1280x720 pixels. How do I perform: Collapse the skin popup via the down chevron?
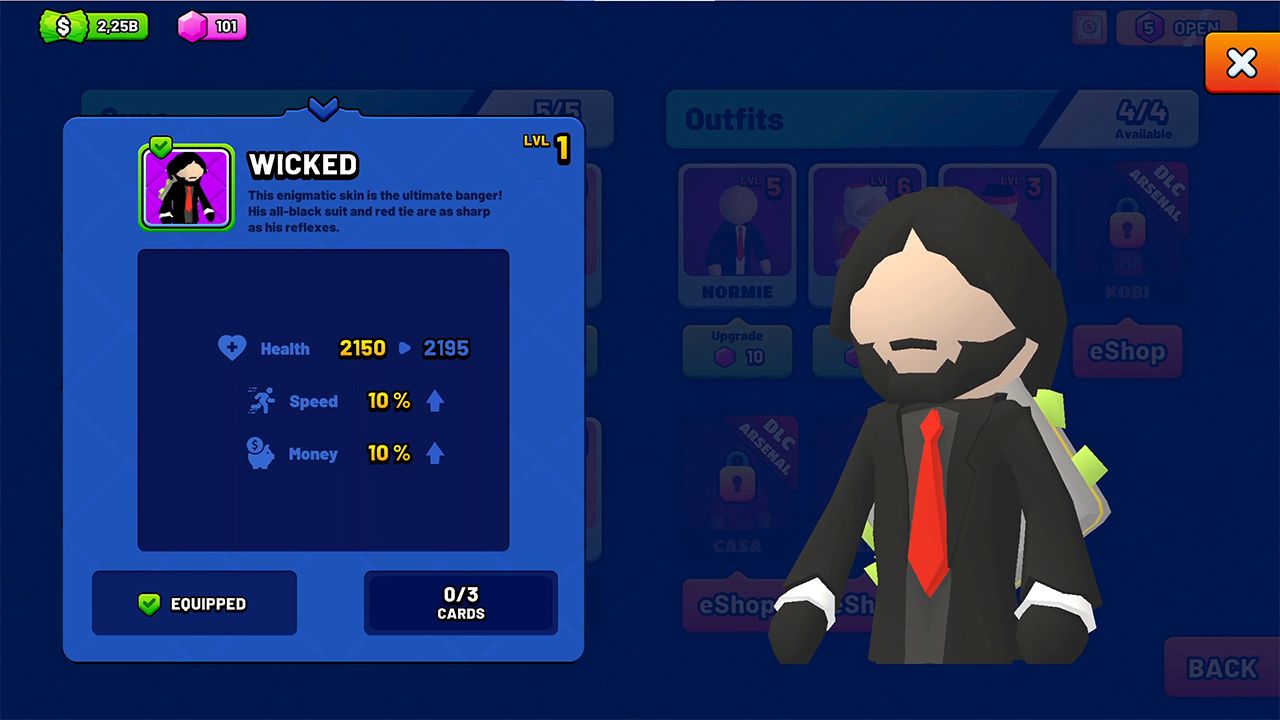pyautogui.click(x=322, y=111)
